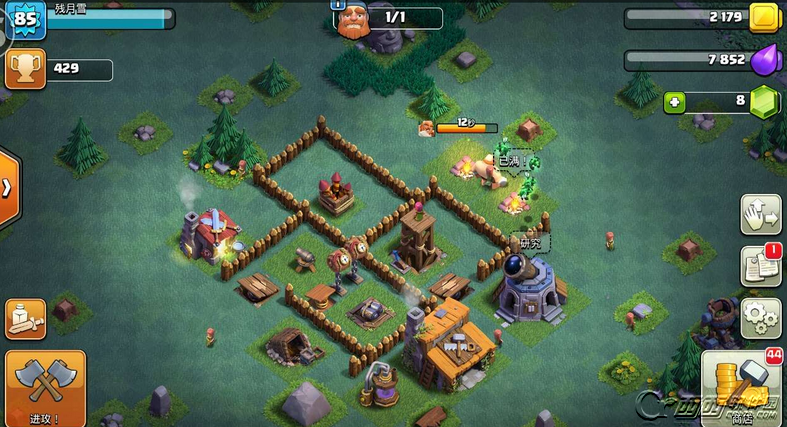Open the trophy league icon

[22, 69]
